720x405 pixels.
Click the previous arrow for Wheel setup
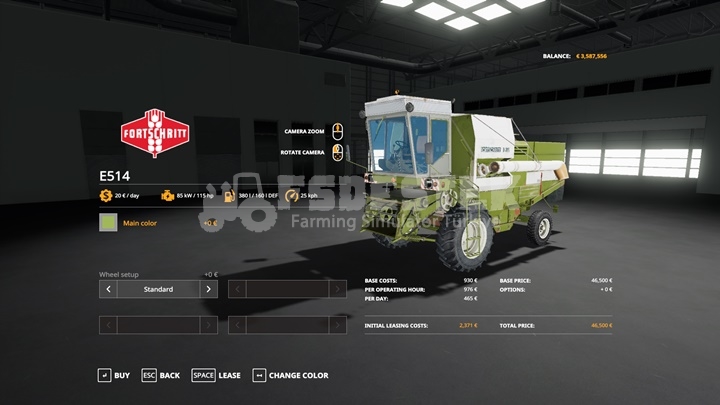108,289
